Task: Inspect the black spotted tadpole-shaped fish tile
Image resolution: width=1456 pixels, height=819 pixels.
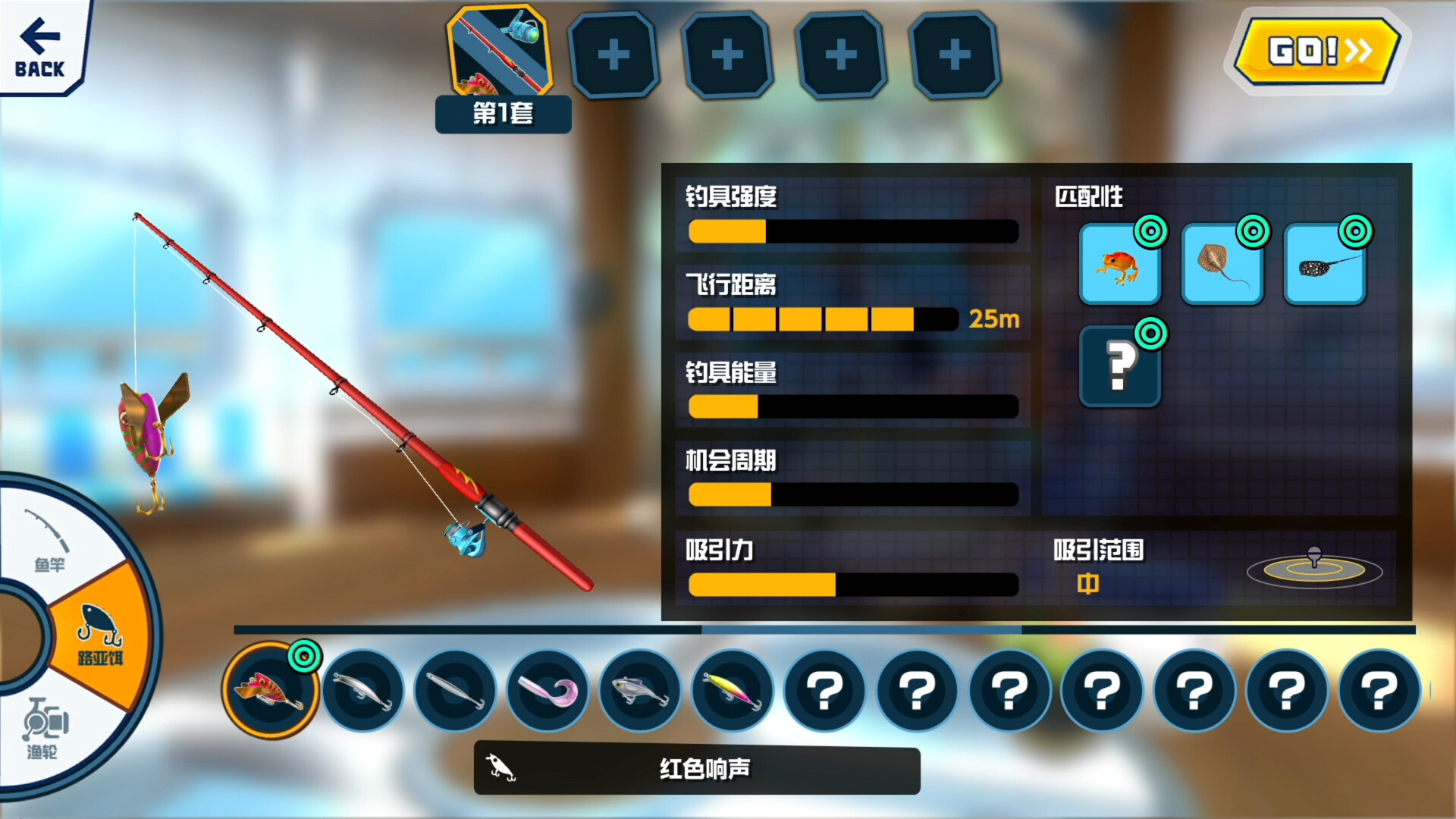Action: (1324, 265)
